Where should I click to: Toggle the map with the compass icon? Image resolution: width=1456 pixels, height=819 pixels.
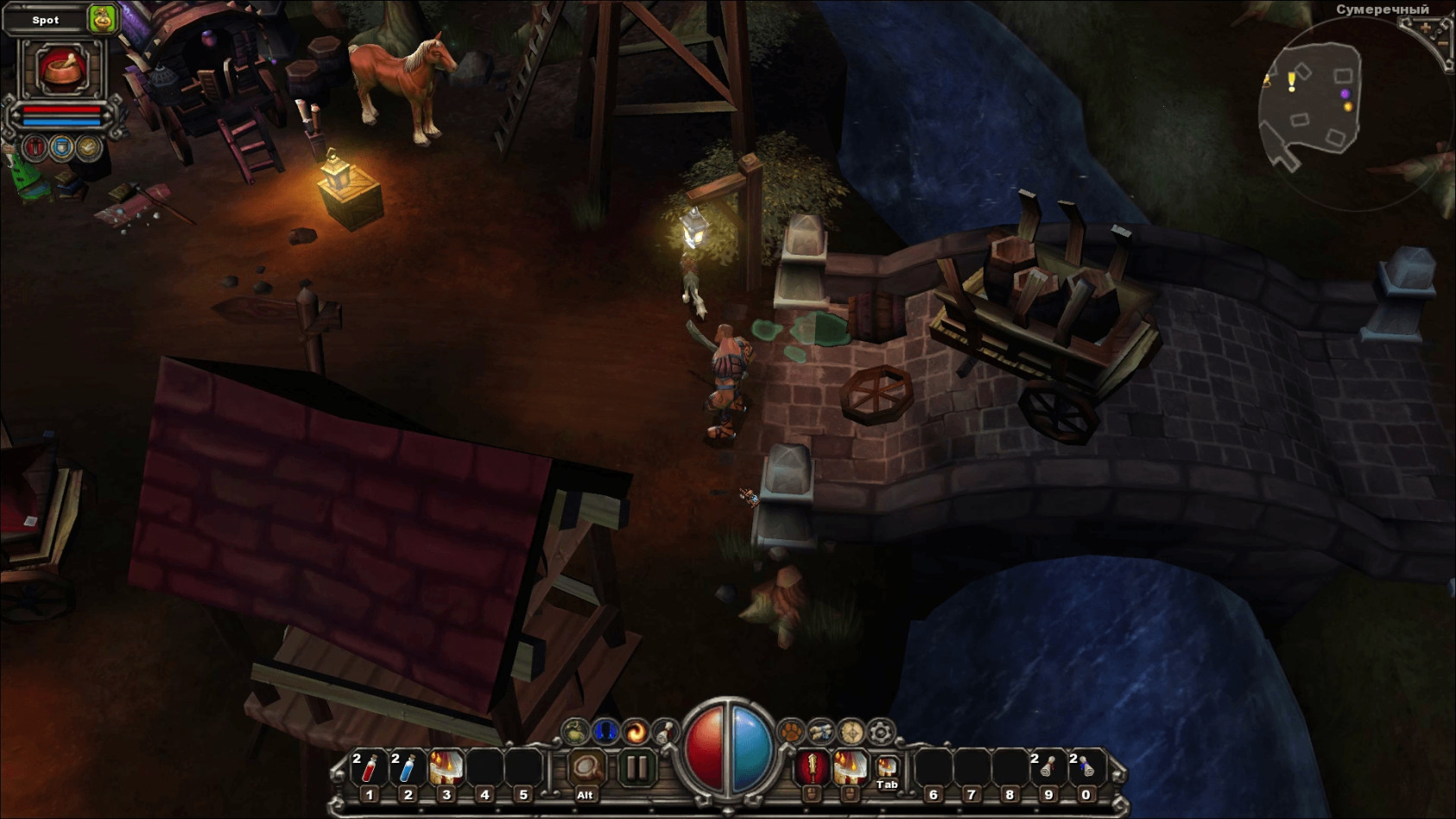pyautogui.click(x=851, y=733)
